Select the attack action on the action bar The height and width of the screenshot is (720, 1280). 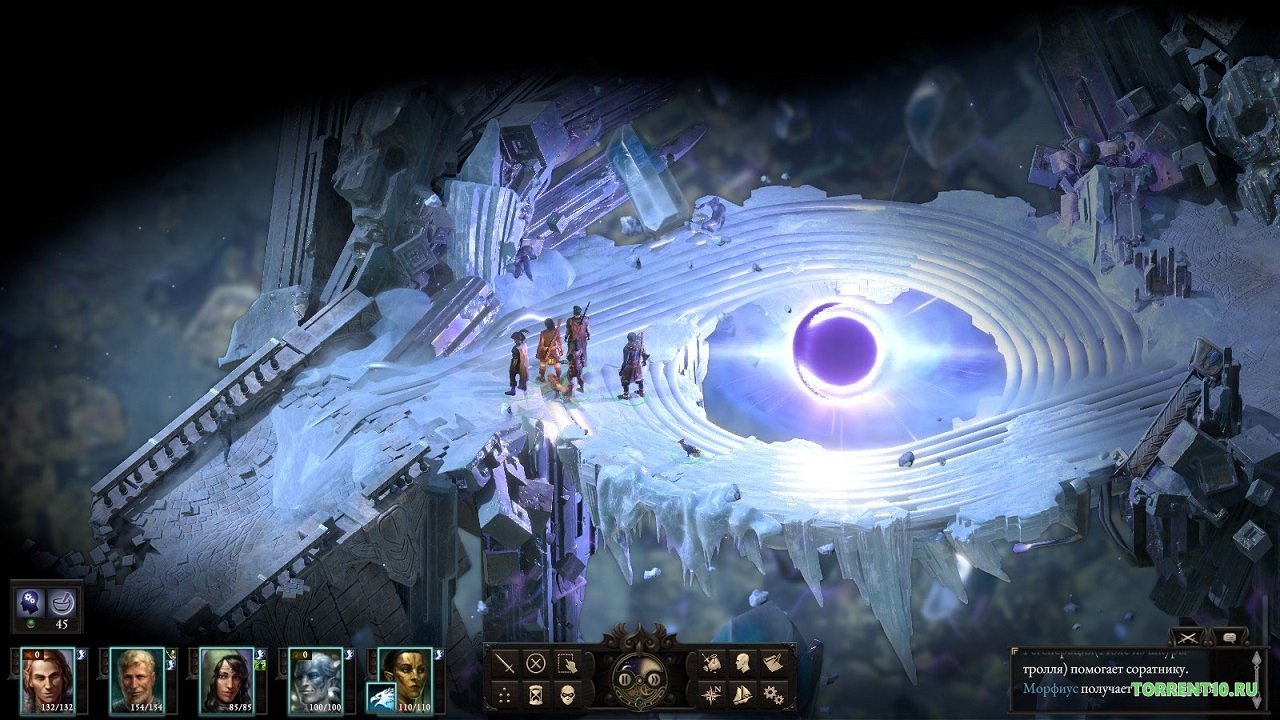click(x=504, y=664)
